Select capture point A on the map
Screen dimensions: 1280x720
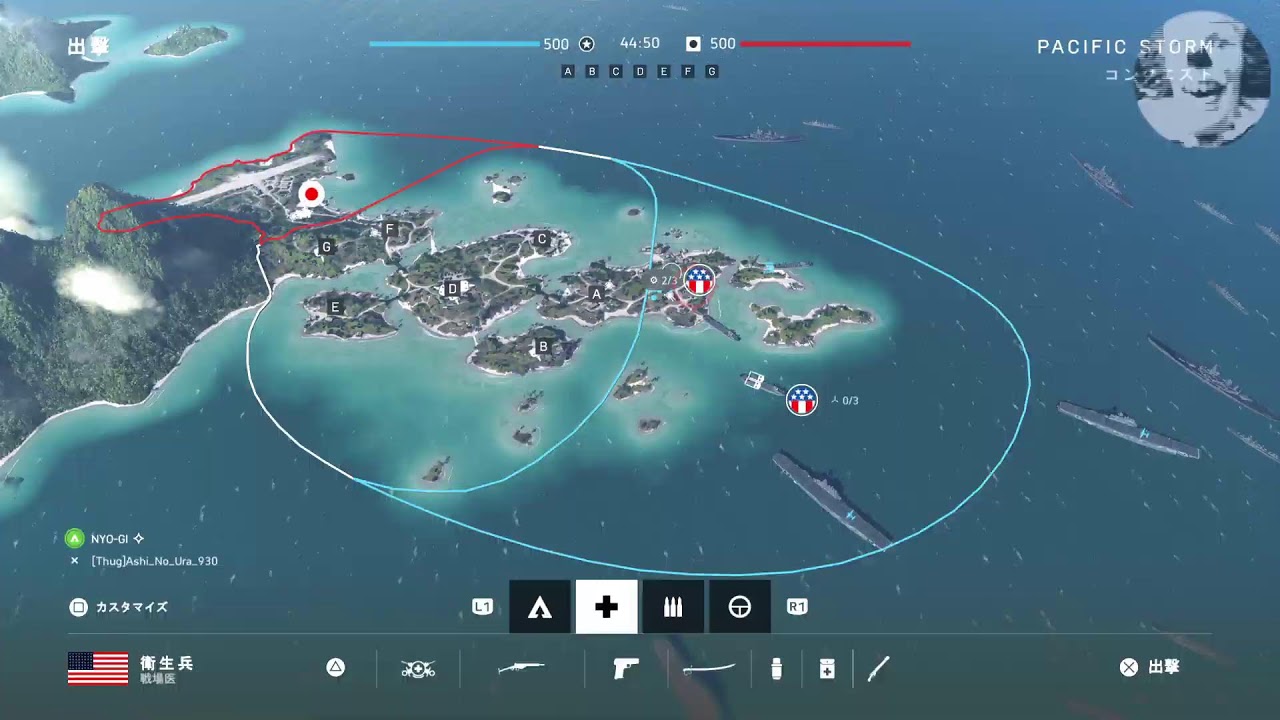[x=597, y=294]
